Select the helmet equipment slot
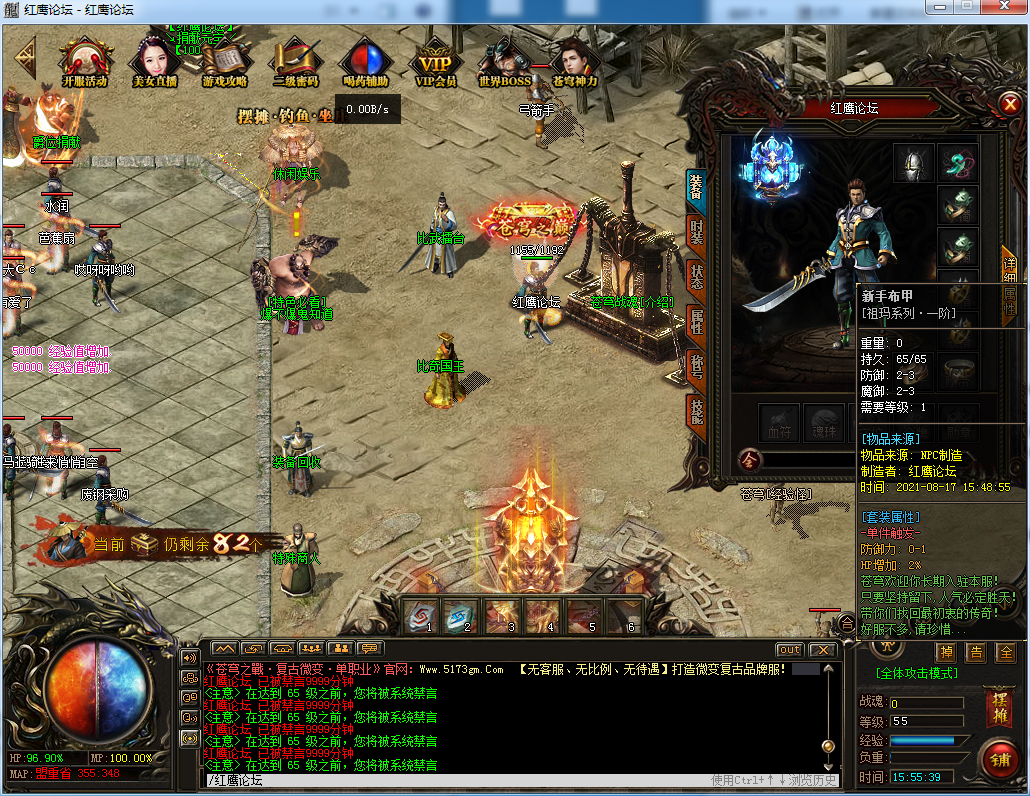 913,163
